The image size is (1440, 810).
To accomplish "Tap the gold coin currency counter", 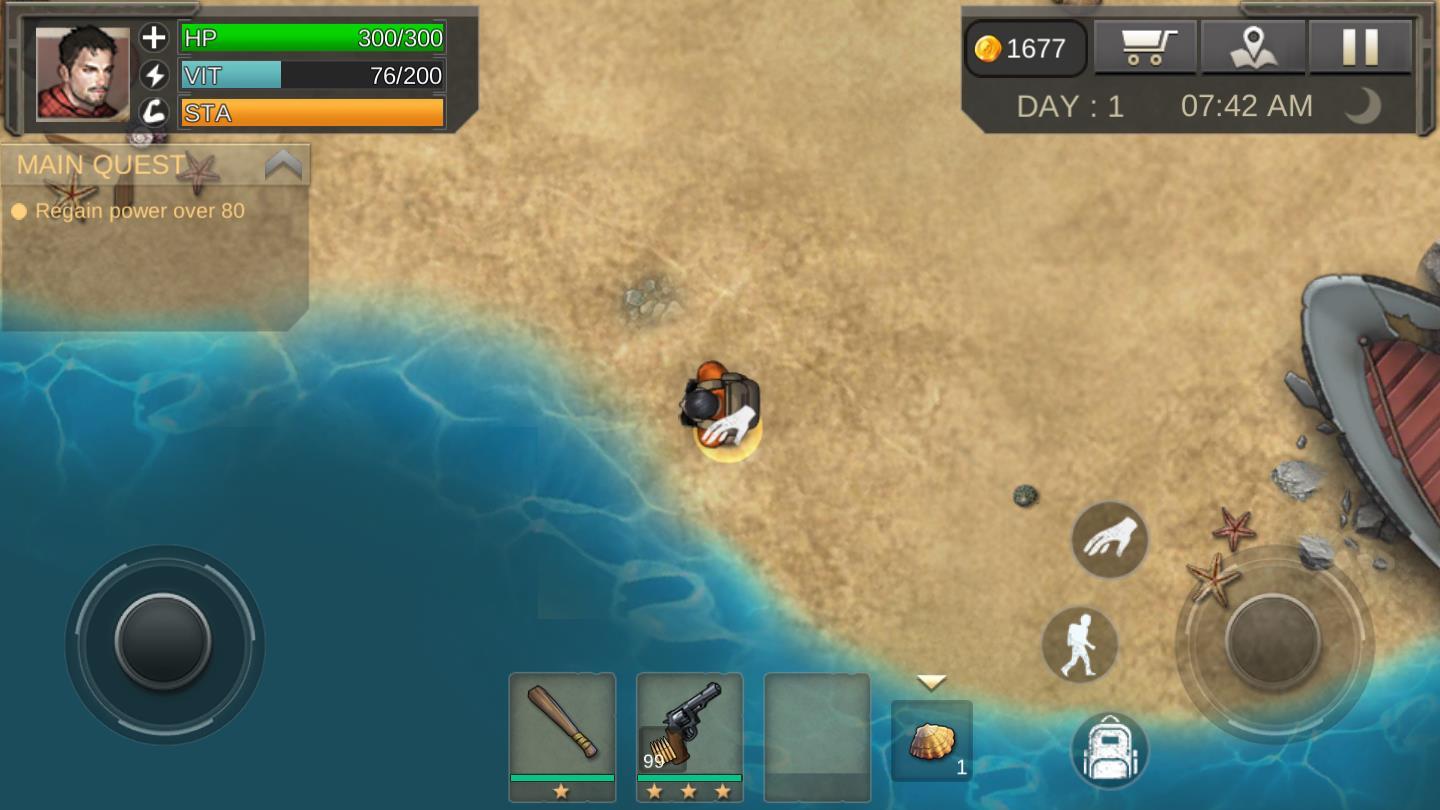I will click(x=1025, y=48).
